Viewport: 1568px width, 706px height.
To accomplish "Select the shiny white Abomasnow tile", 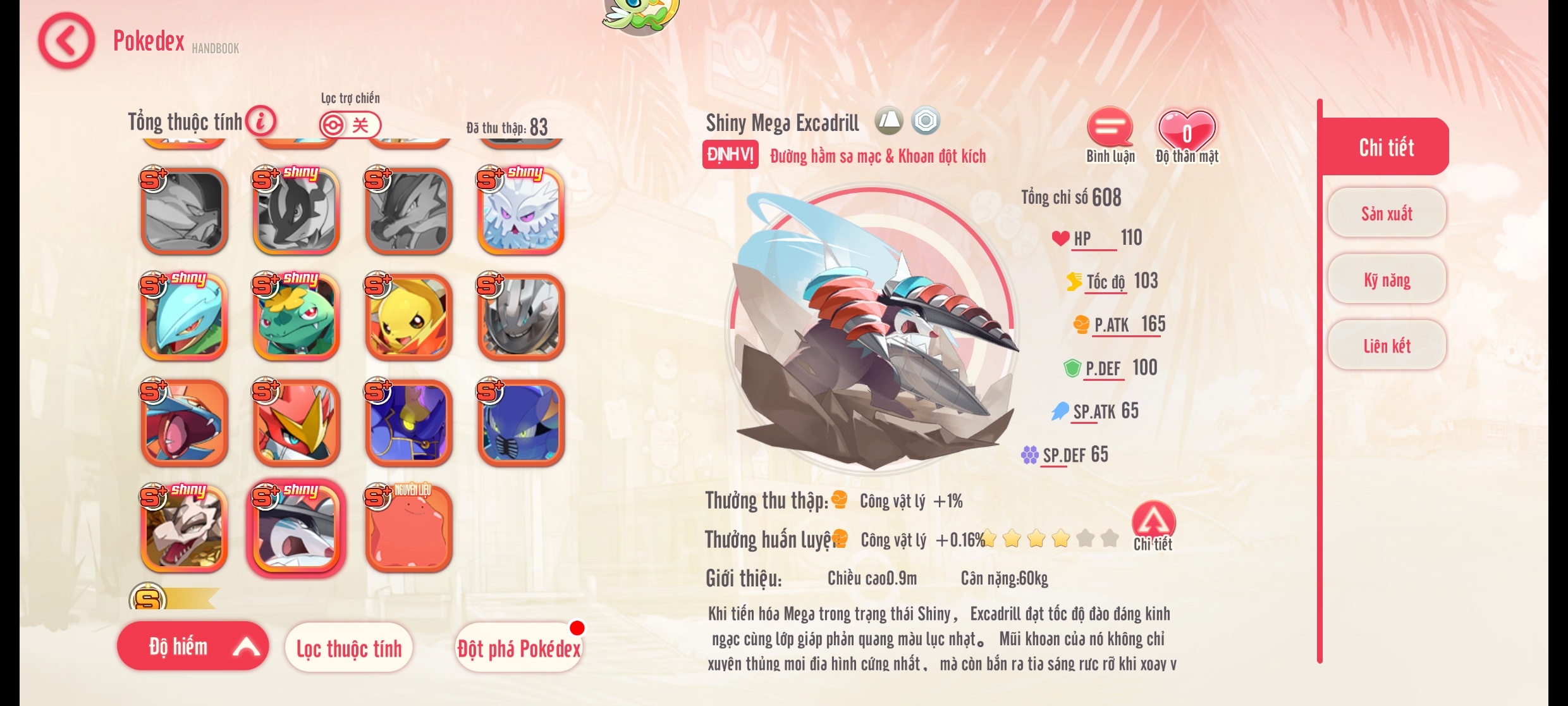I will click(521, 211).
